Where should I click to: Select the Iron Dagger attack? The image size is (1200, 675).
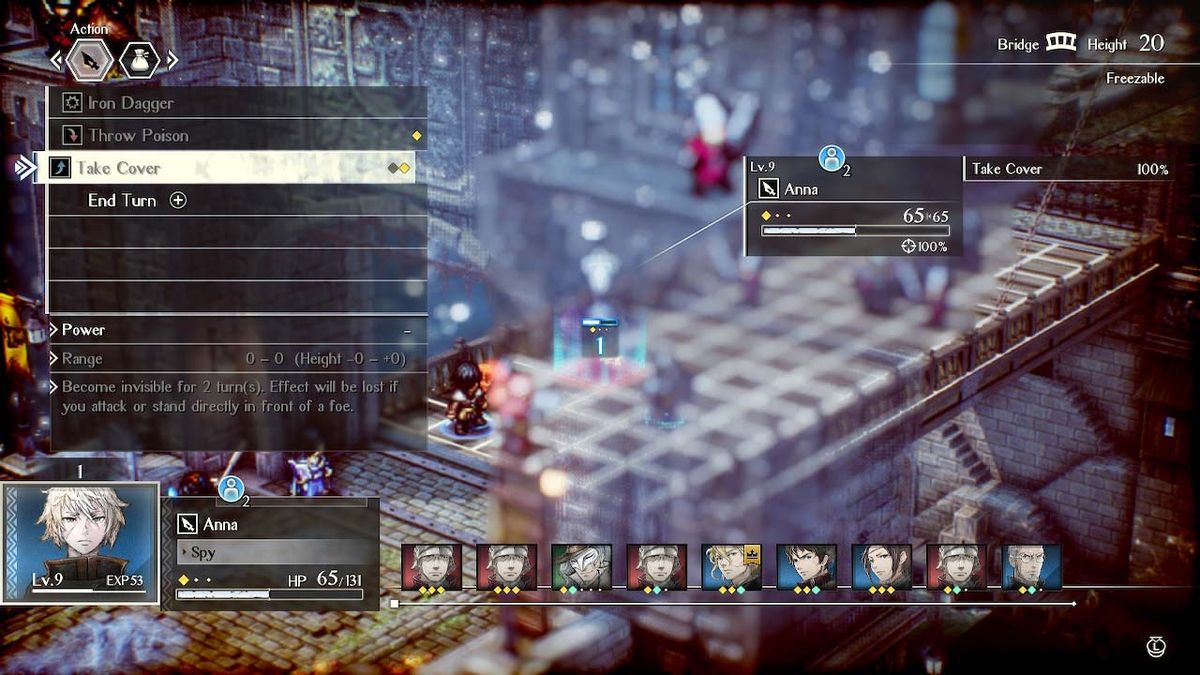point(130,103)
